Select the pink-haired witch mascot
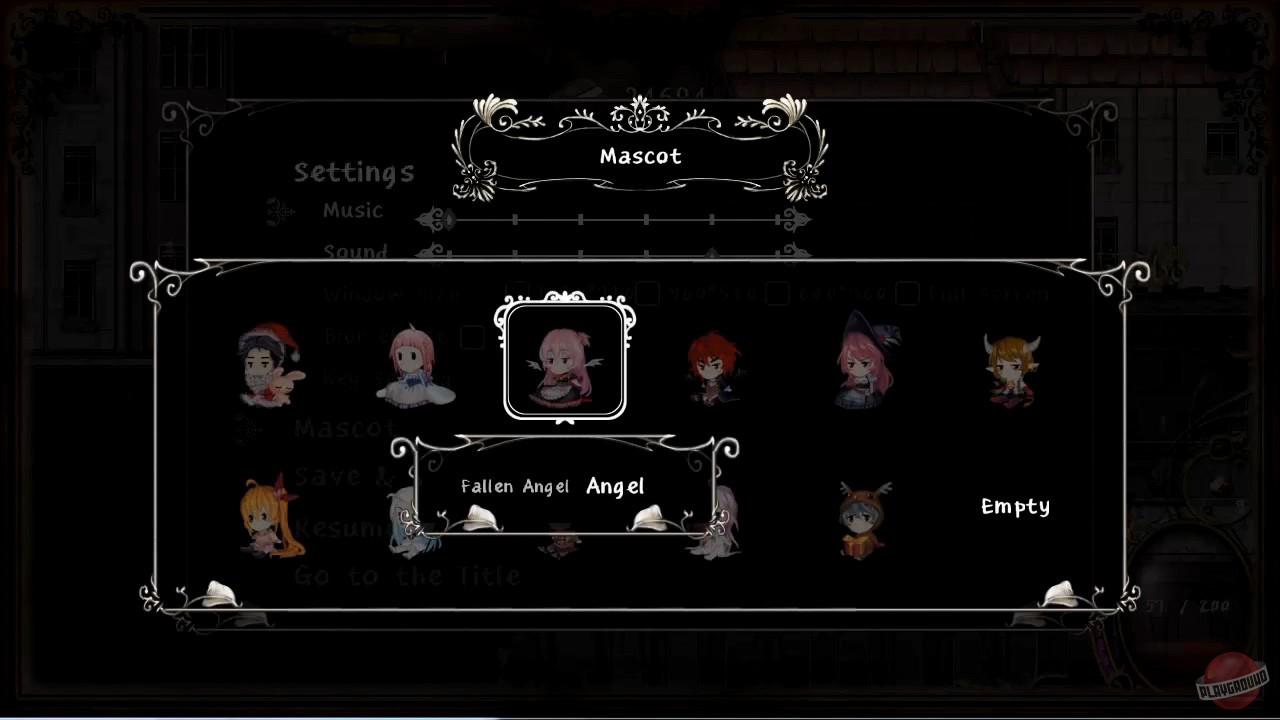The width and height of the screenshot is (1280, 720). click(865, 365)
